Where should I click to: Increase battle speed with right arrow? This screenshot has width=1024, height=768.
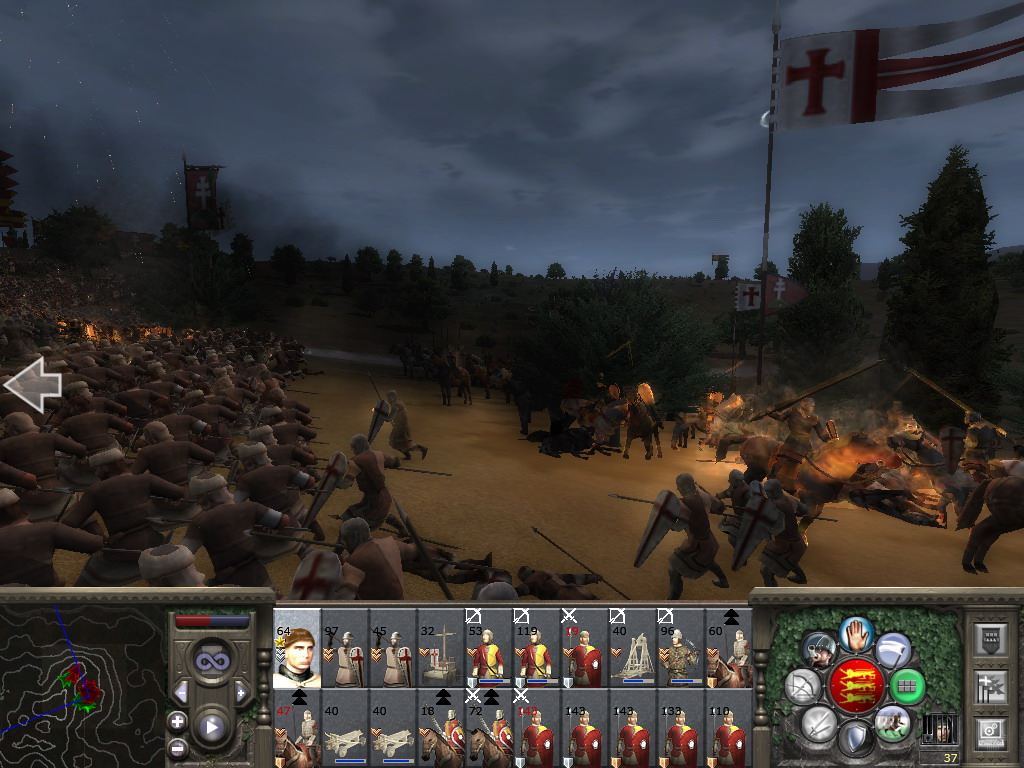[x=241, y=693]
